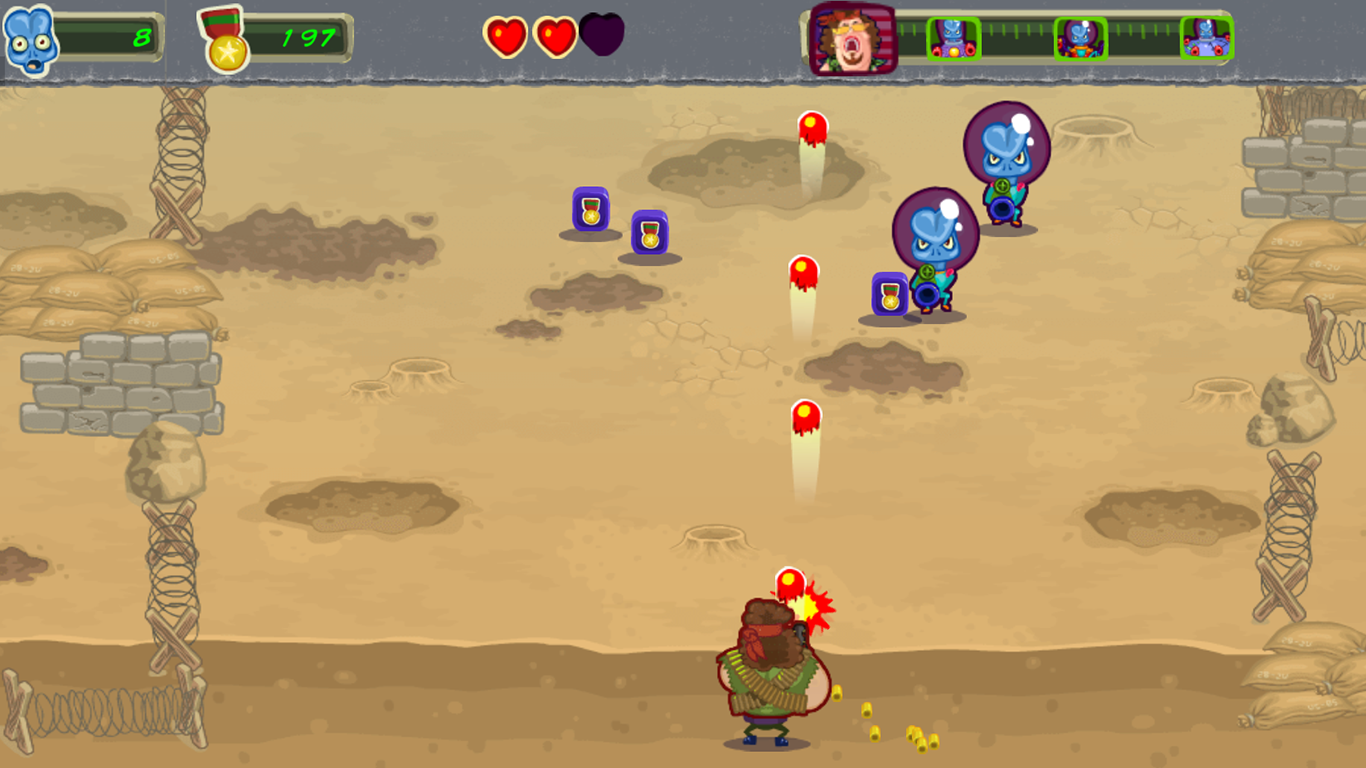Click the middle alien holding a cannon
The height and width of the screenshot is (768, 1366).
click(x=934, y=245)
